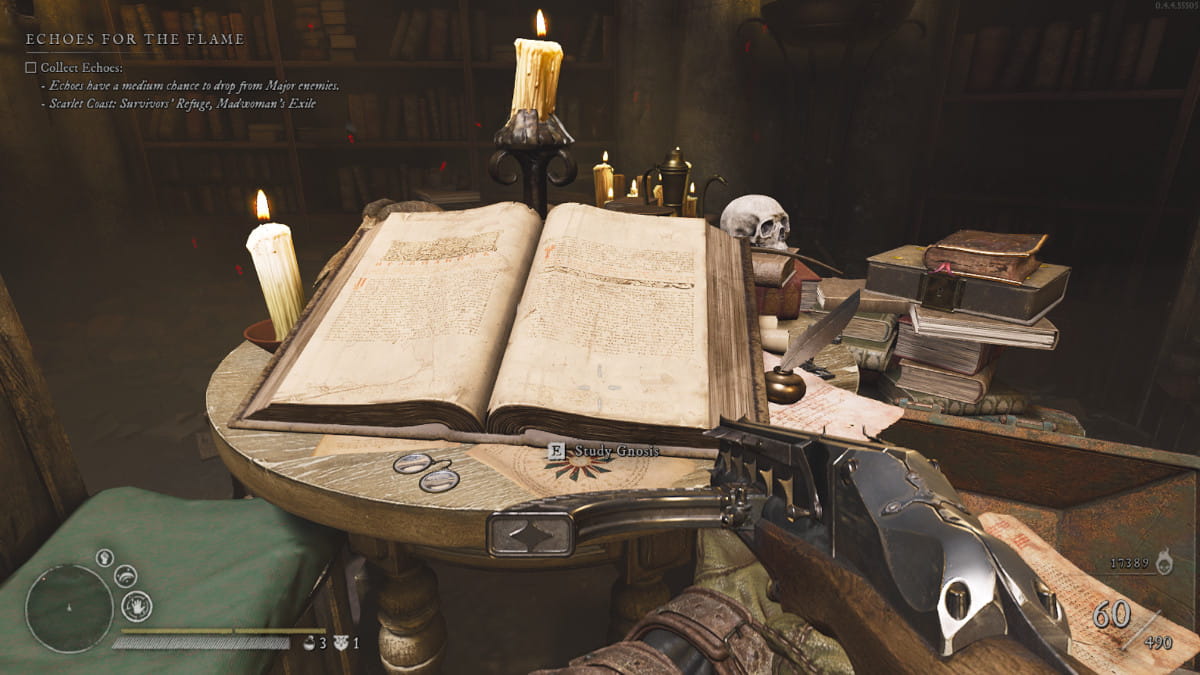Select the fist ability icon
Screen dimensions: 1200x675
(x=104, y=558)
